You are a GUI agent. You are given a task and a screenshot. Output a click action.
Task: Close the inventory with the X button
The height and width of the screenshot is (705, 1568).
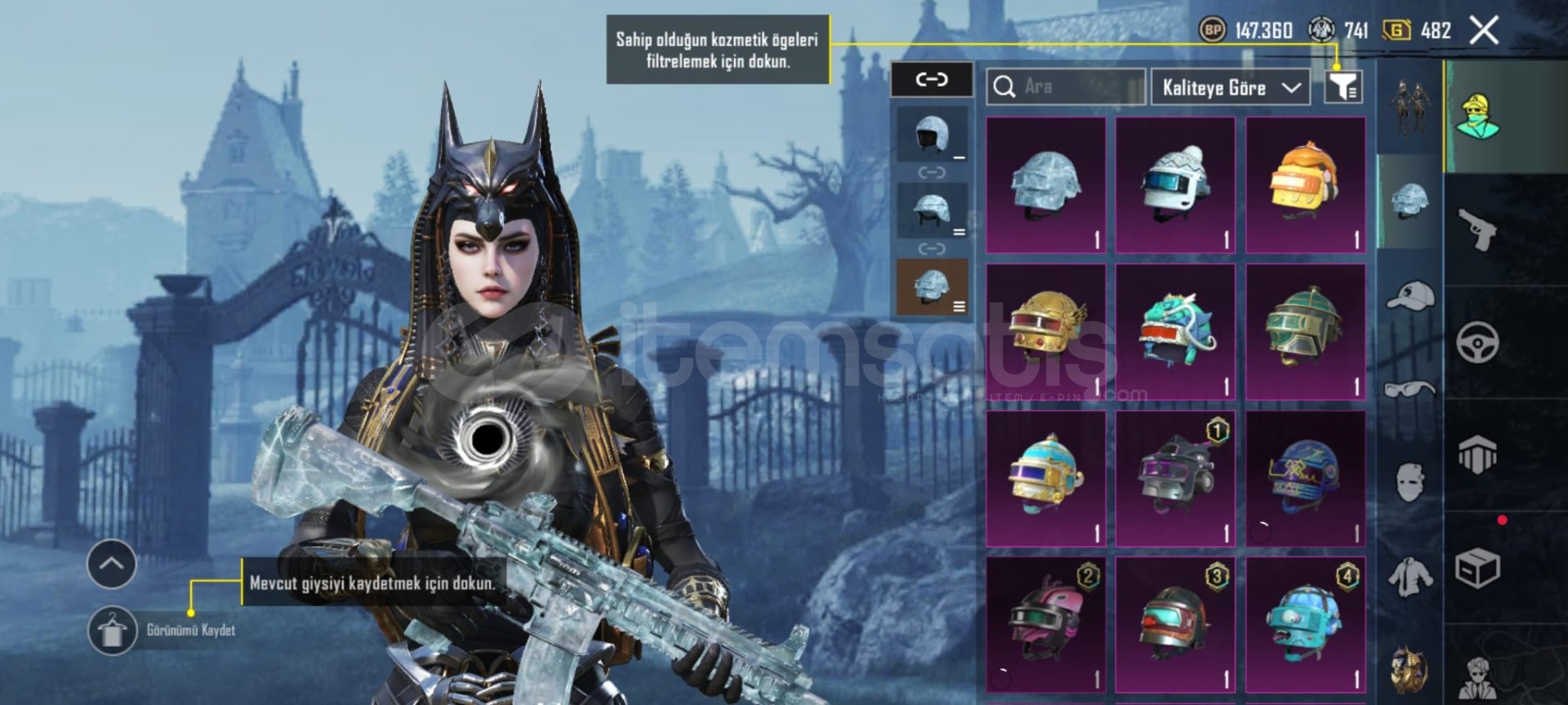click(1483, 31)
